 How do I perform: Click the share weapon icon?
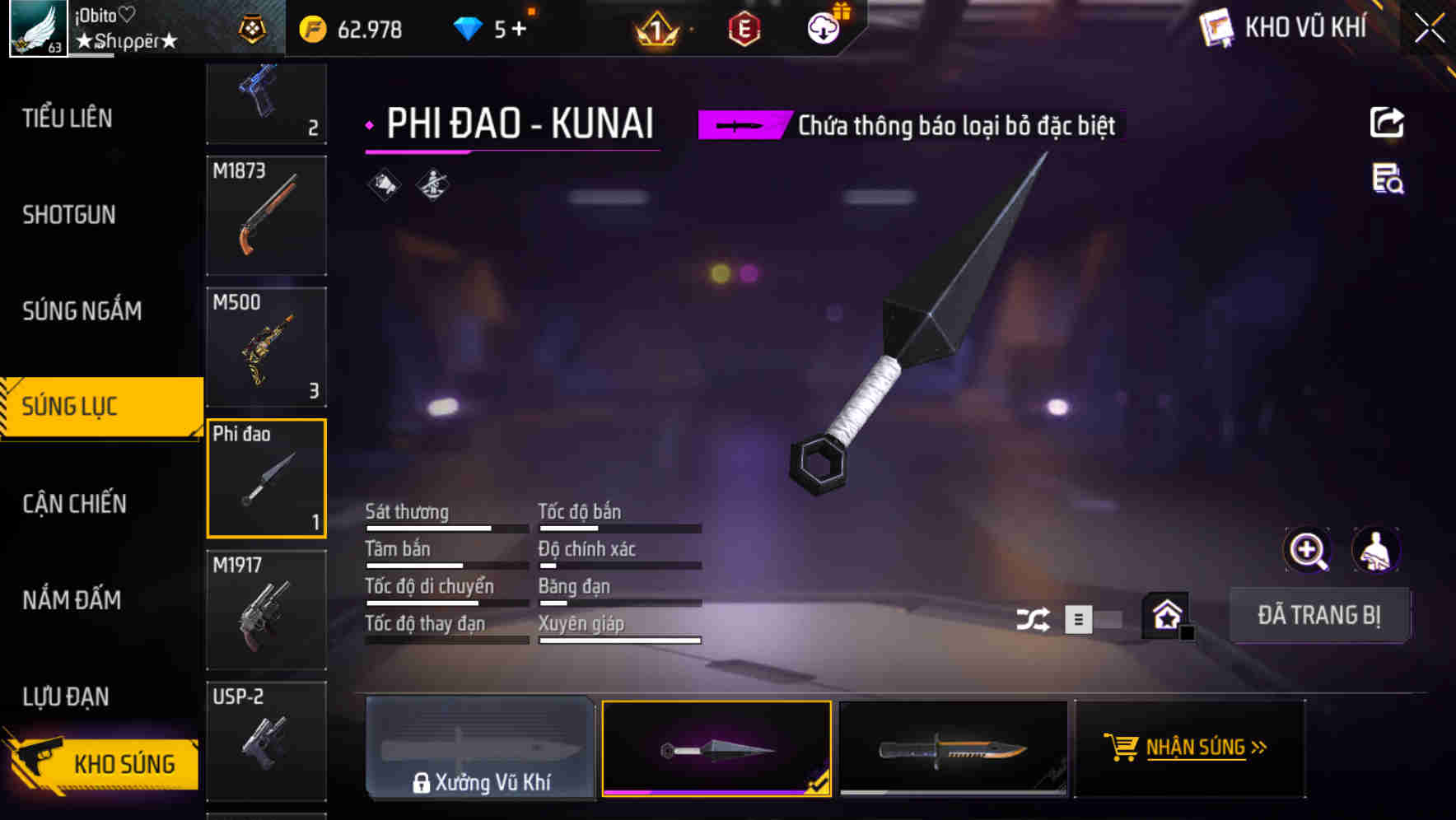[1386, 122]
